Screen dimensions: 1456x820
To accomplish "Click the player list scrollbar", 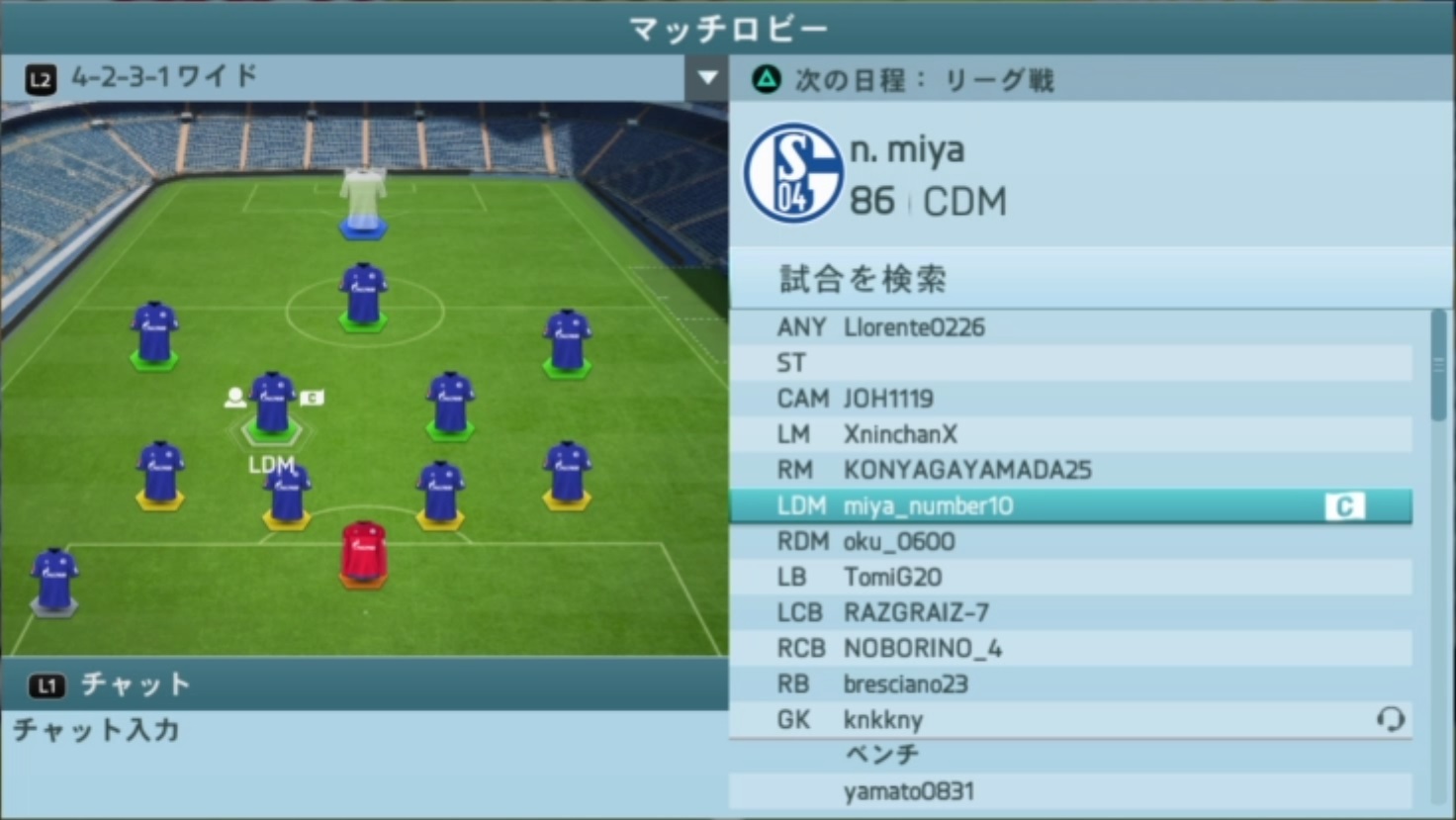I will [1438, 366].
